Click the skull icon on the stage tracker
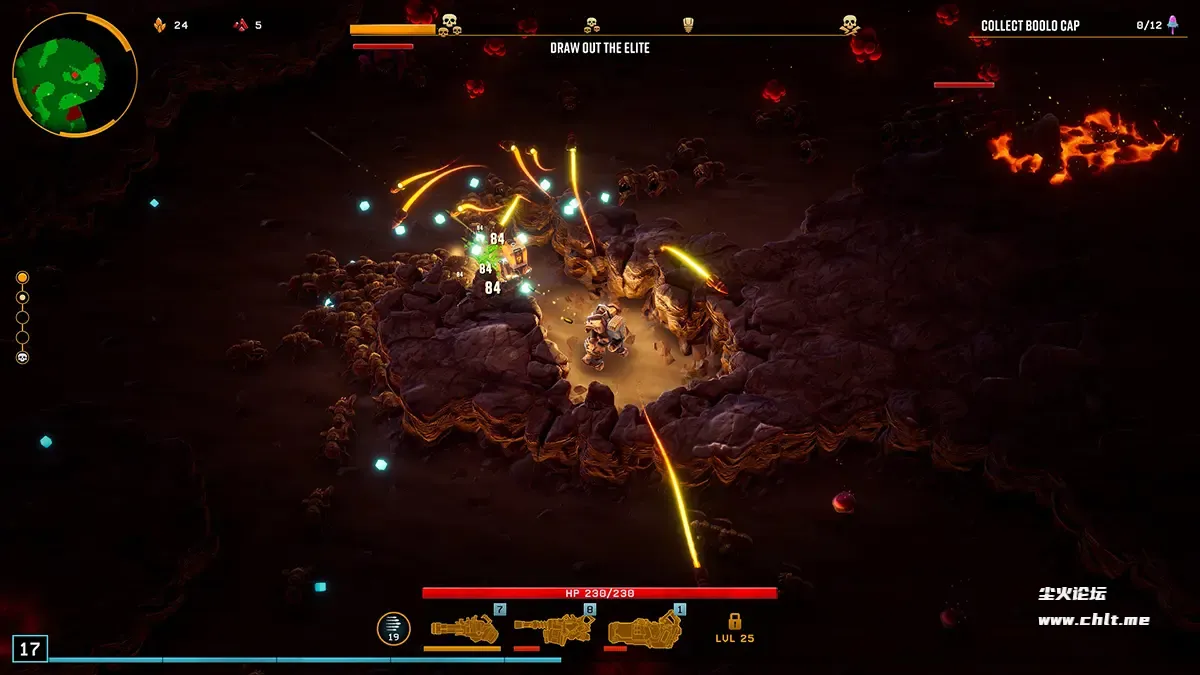 pos(23,357)
